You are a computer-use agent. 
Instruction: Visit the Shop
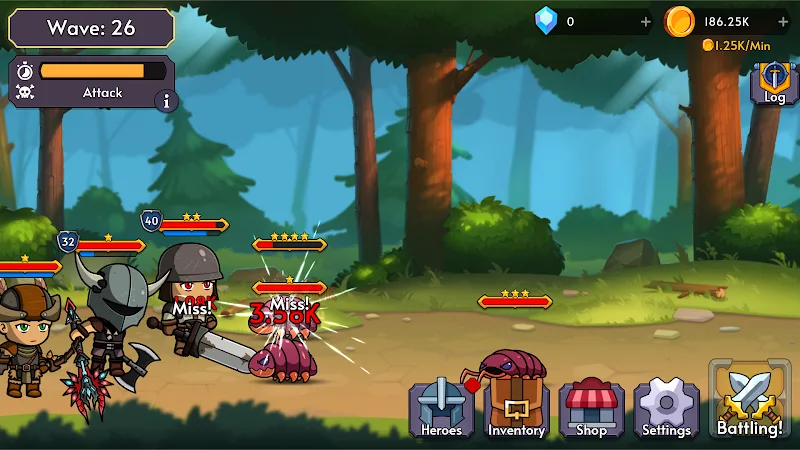591,409
